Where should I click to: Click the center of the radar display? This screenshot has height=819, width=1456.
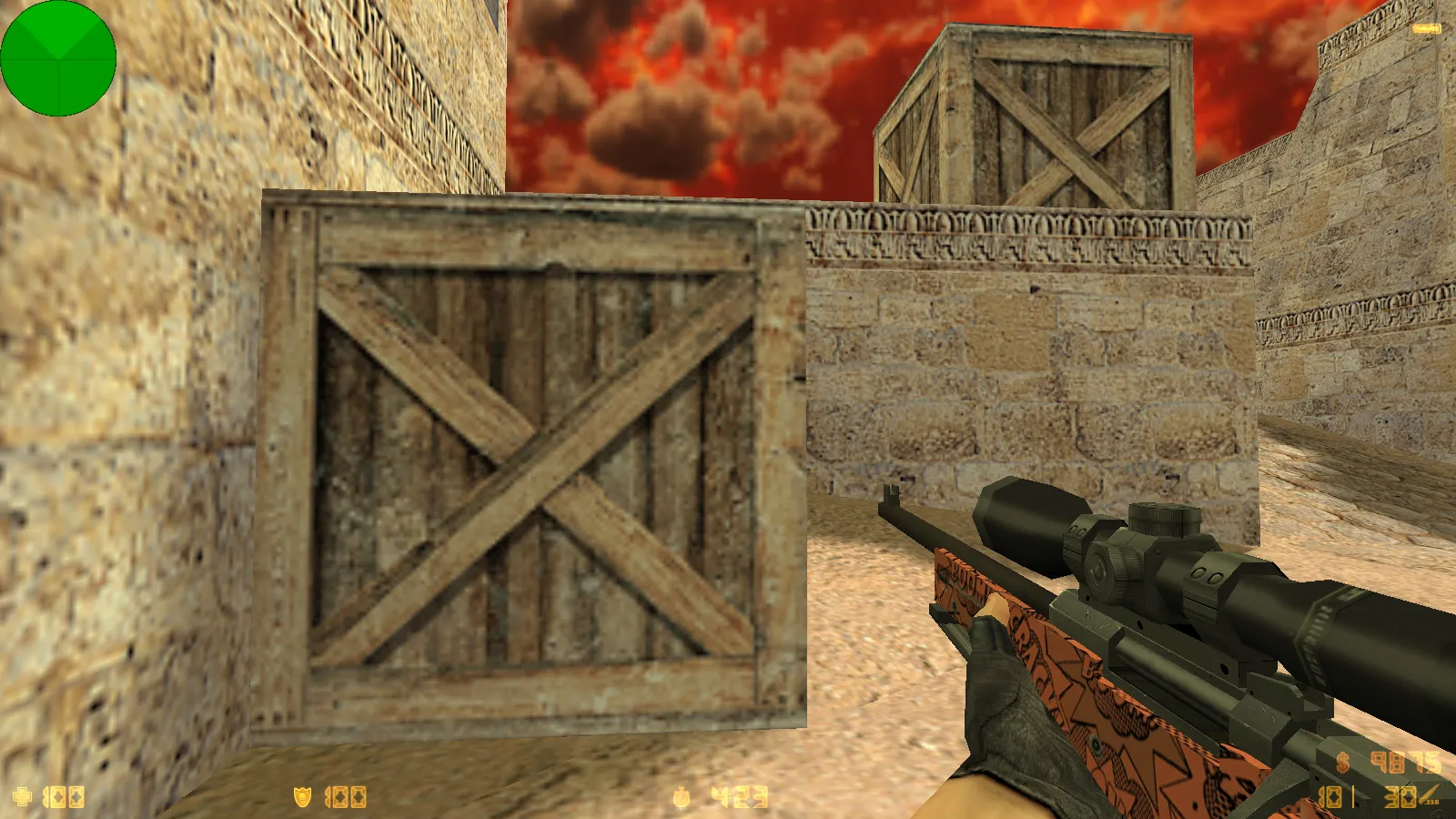tap(58, 58)
